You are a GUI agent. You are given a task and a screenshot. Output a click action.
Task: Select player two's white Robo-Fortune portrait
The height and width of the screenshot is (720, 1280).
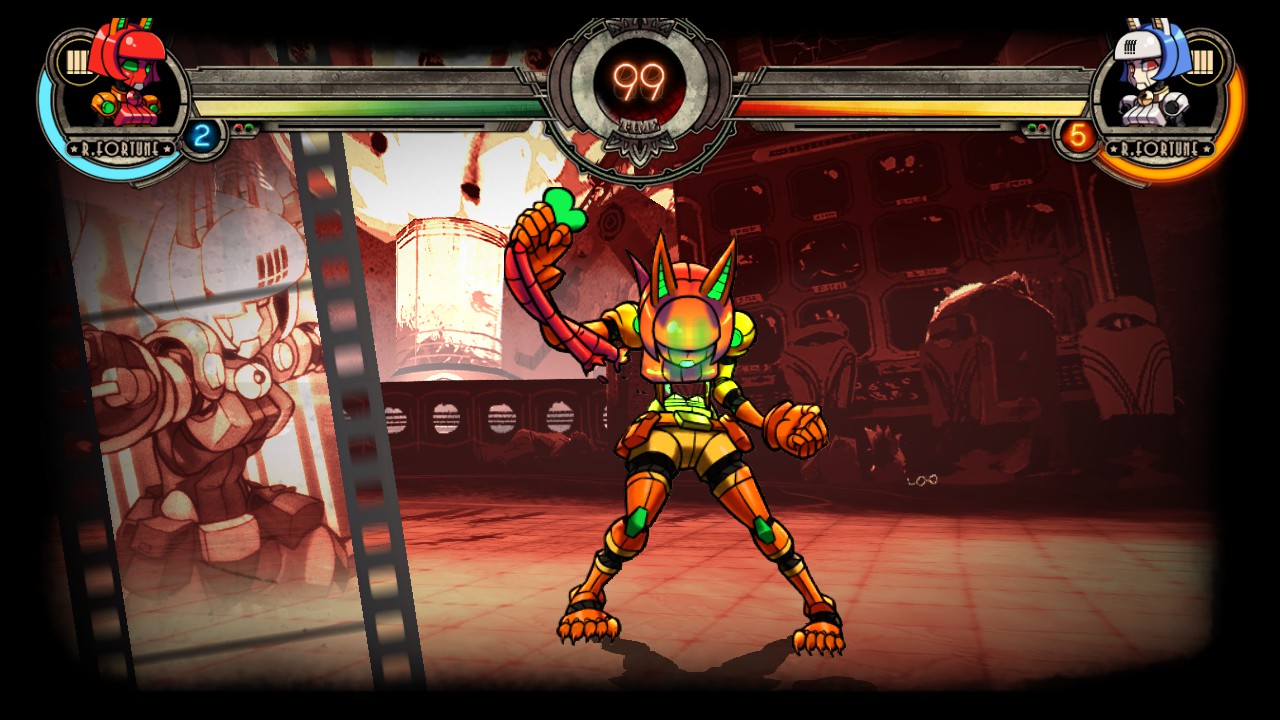(1150, 78)
